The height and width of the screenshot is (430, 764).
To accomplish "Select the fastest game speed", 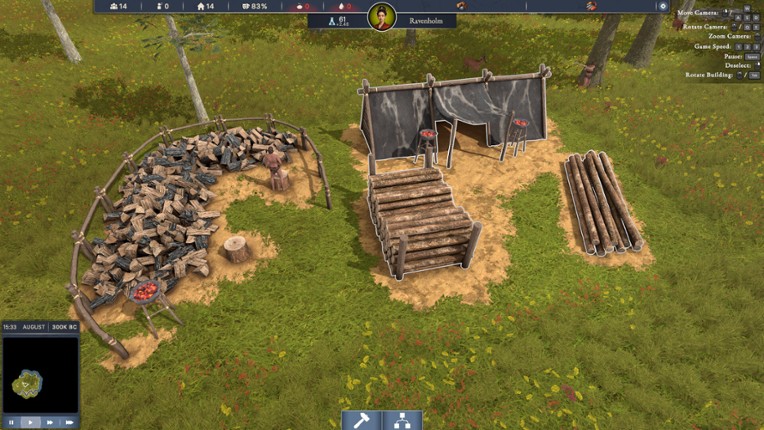I will (69, 422).
